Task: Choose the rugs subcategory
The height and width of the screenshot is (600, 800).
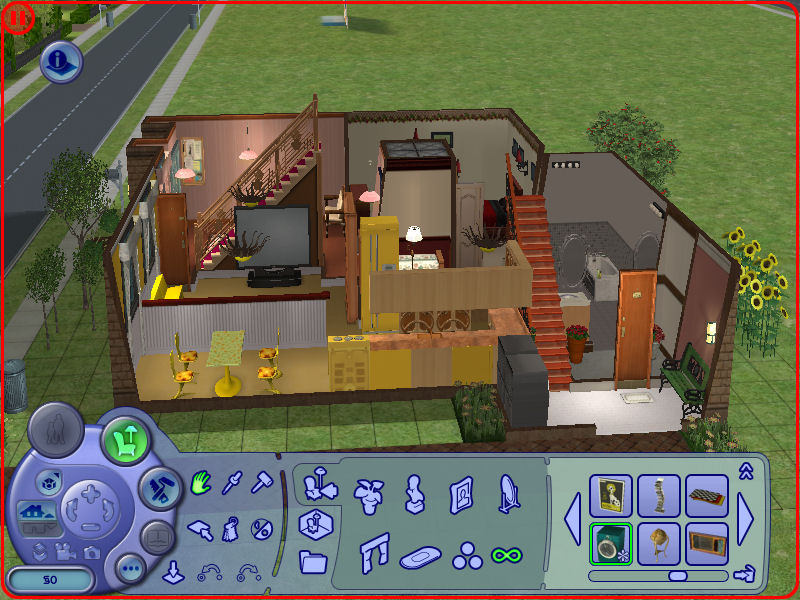Action: tap(421, 556)
